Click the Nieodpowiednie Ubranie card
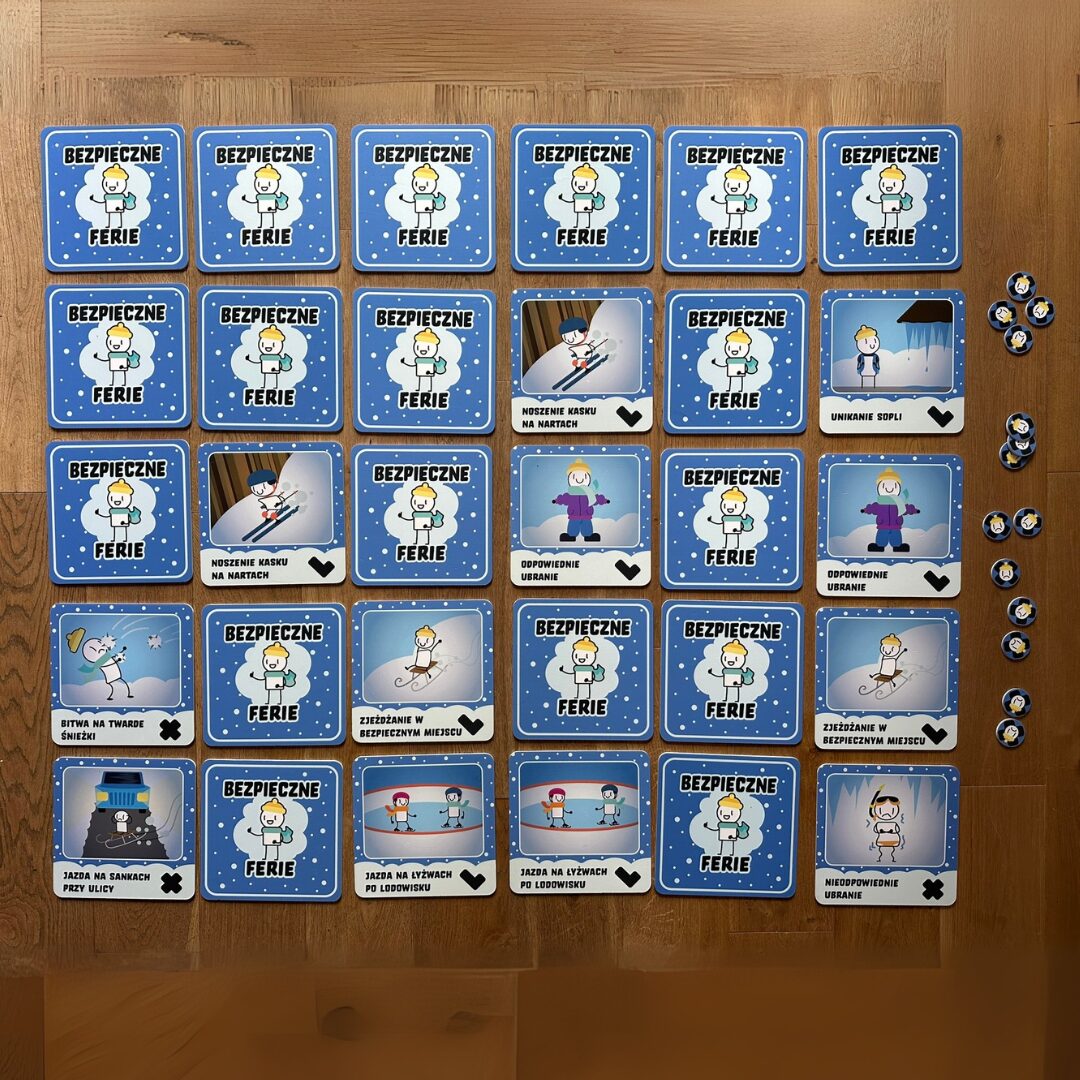This screenshot has width=1080, height=1080. [x=887, y=833]
